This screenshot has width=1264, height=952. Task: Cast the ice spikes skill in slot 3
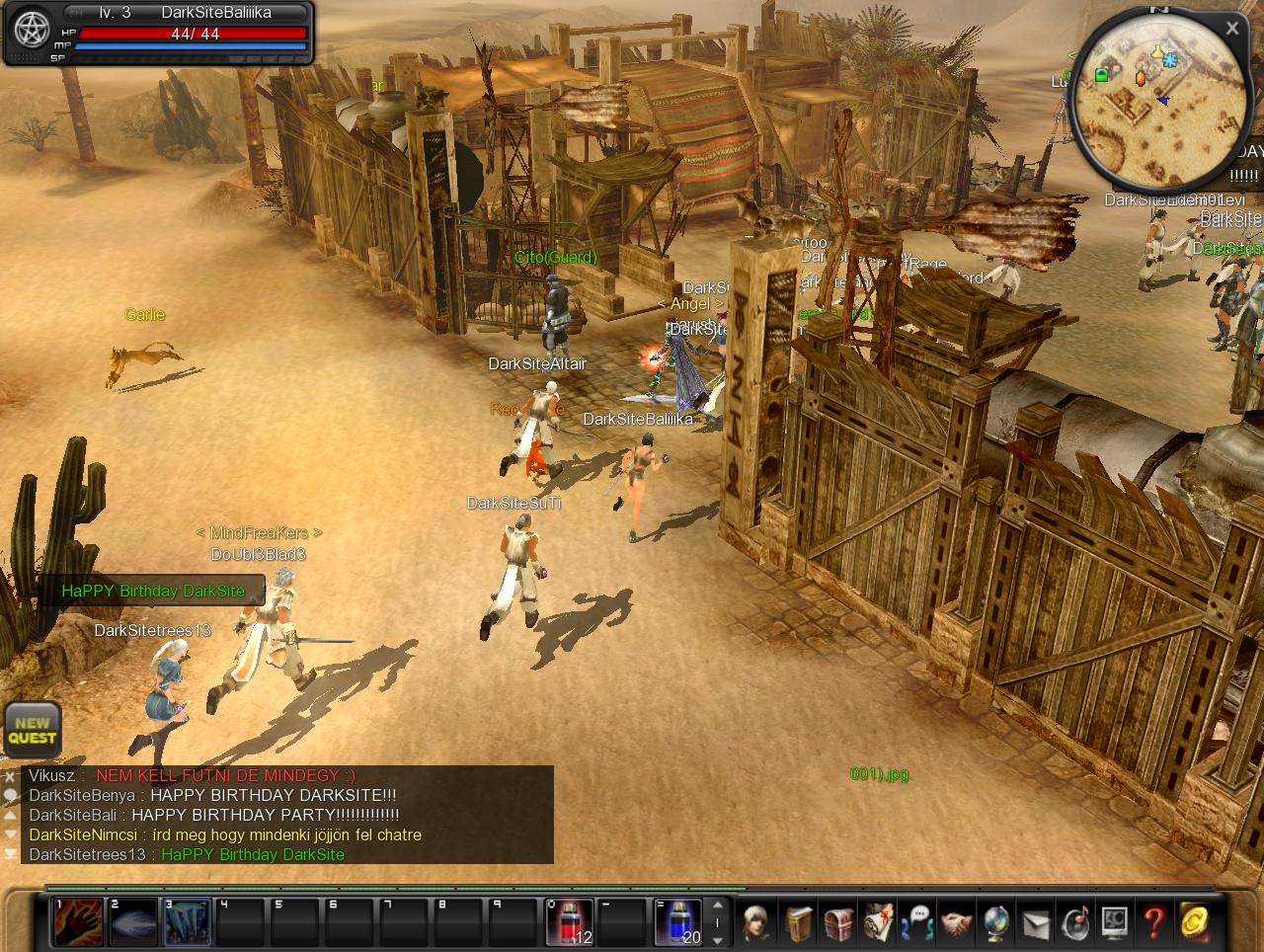click(x=187, y=922)
